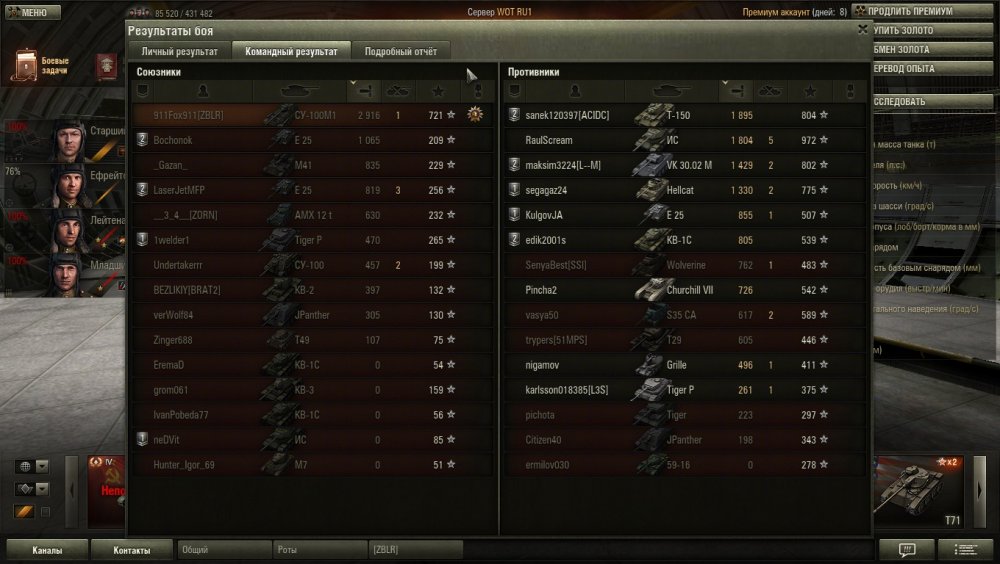The height and width of the screenshot is (564, 1000).
Task: Select the T71 tank in carousel
Action: pos(920,490)
